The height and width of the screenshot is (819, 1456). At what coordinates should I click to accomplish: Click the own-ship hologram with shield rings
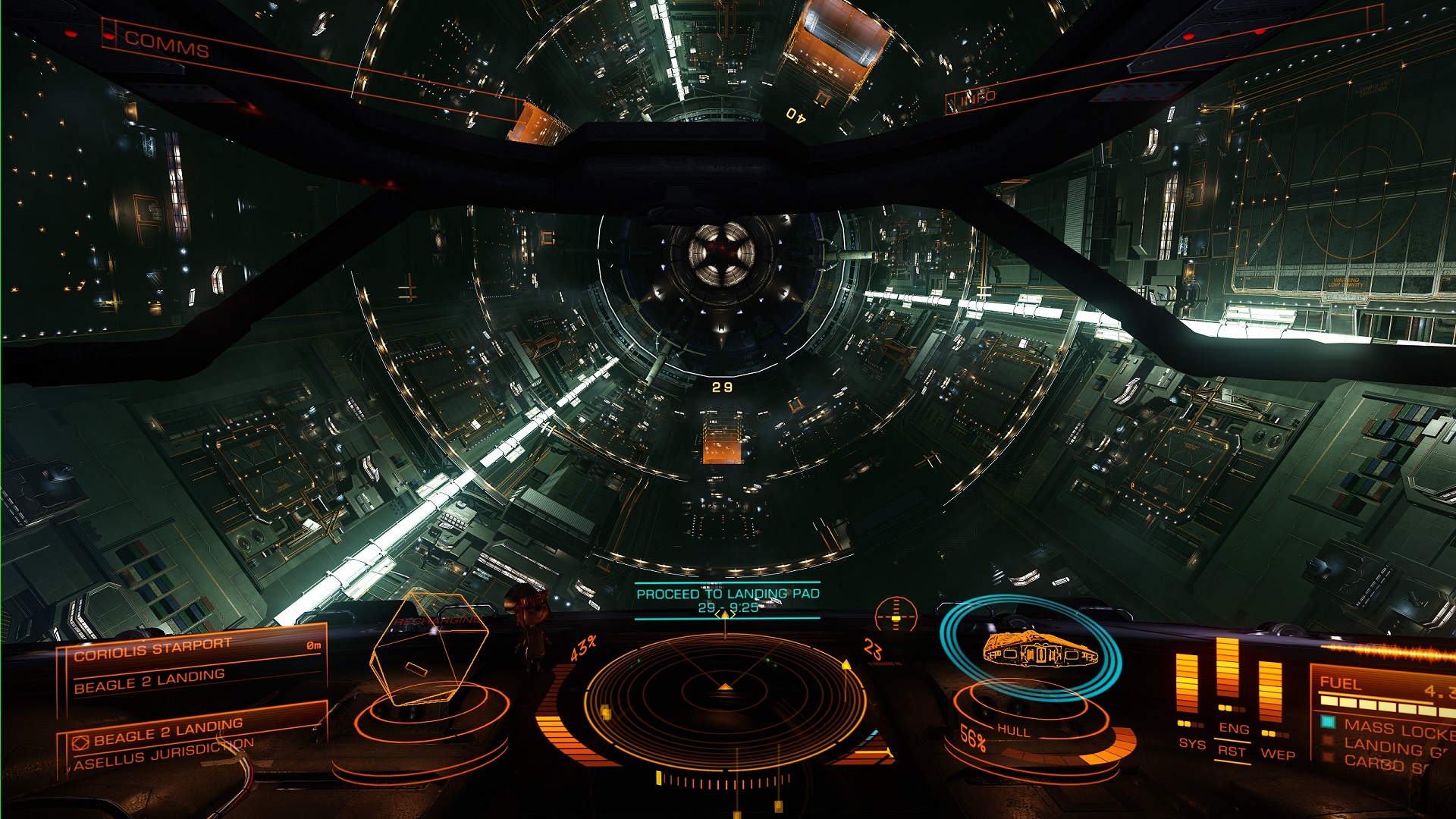(1037, 650)
